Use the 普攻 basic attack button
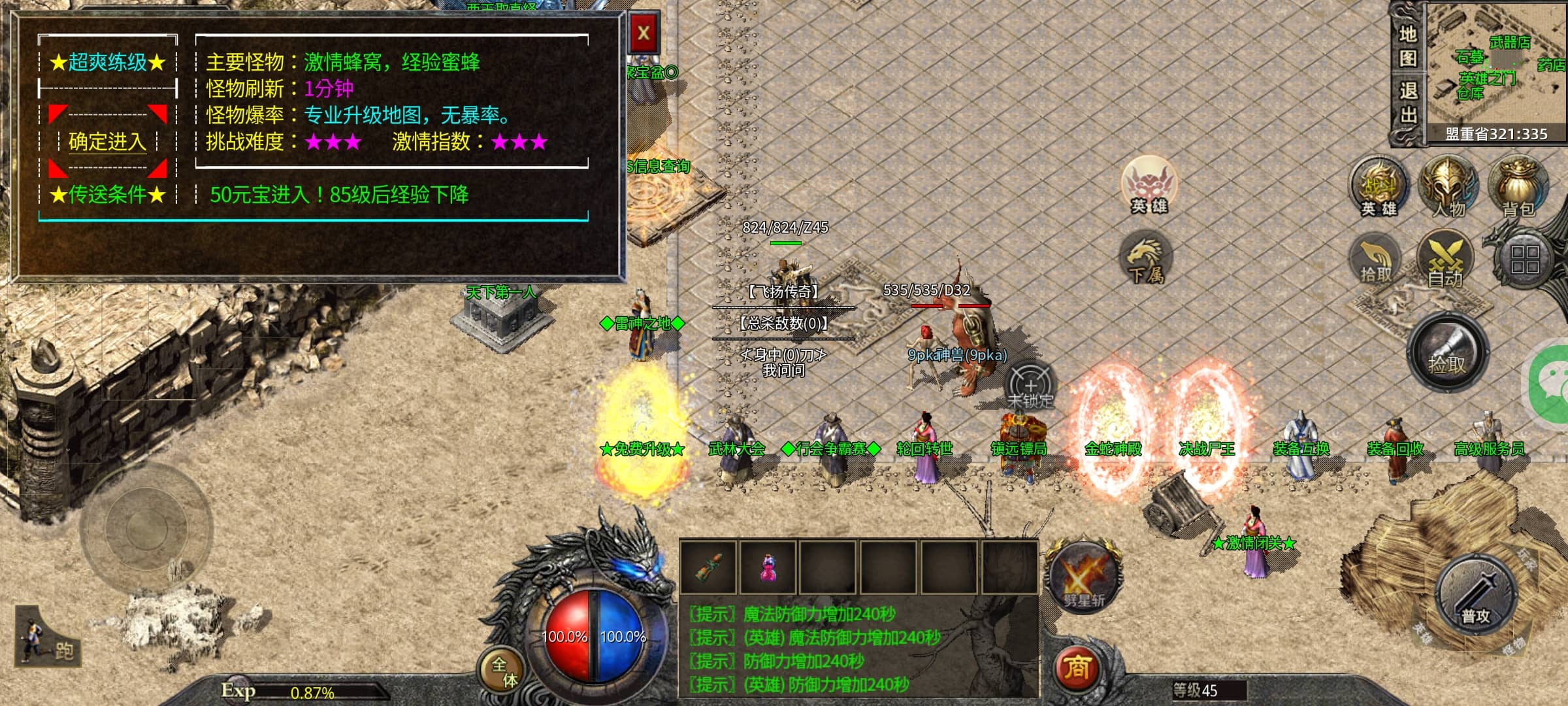 [1476, 597]
